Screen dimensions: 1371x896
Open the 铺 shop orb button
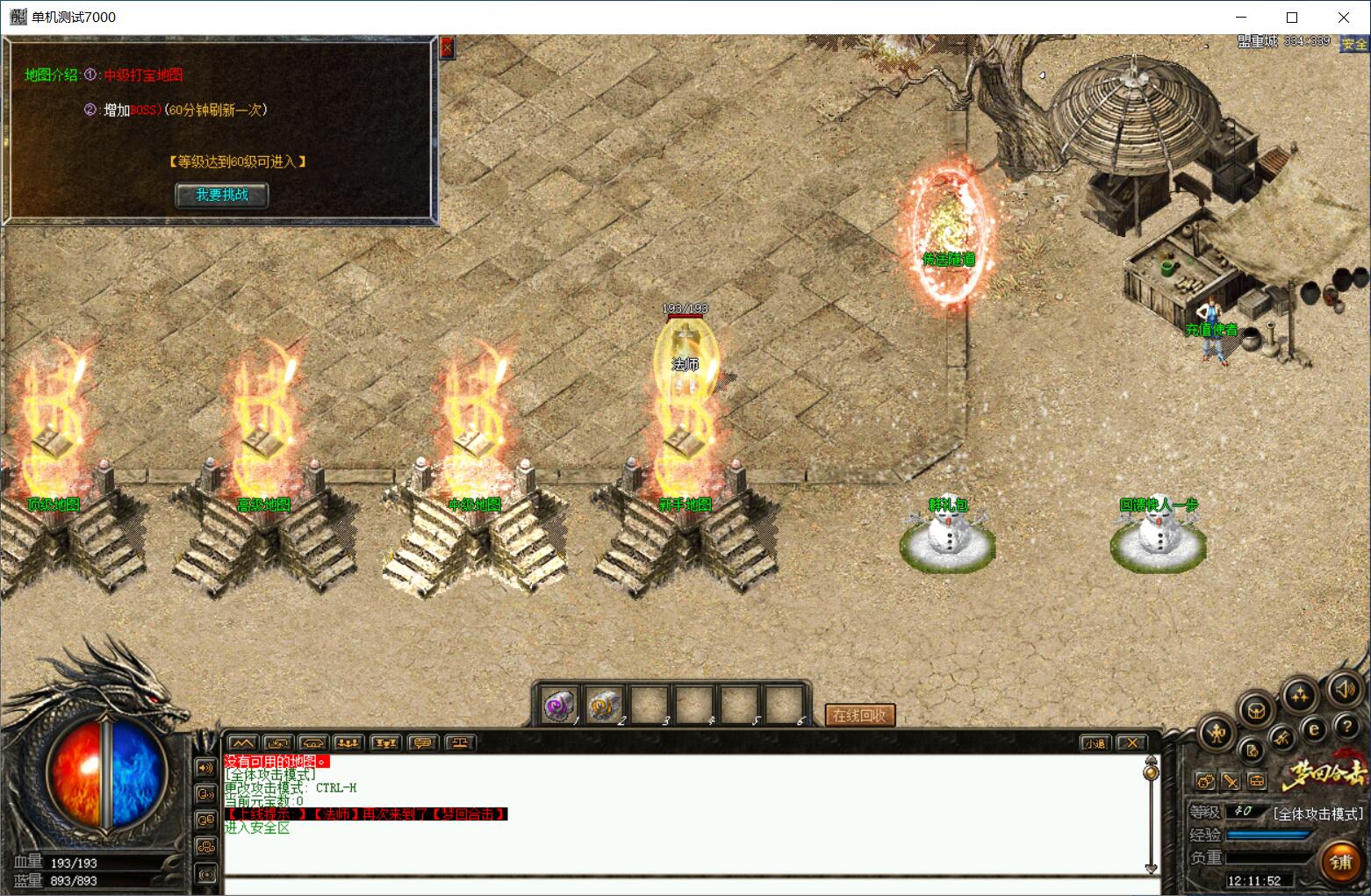tap(1340, 862)
